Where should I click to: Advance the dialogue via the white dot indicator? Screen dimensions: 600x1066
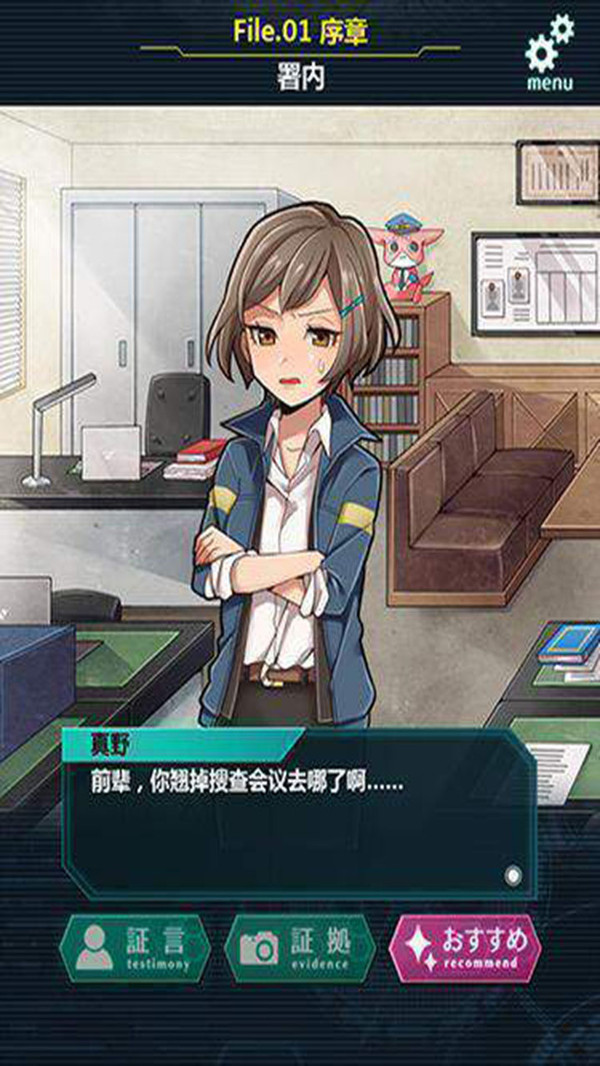513,876
